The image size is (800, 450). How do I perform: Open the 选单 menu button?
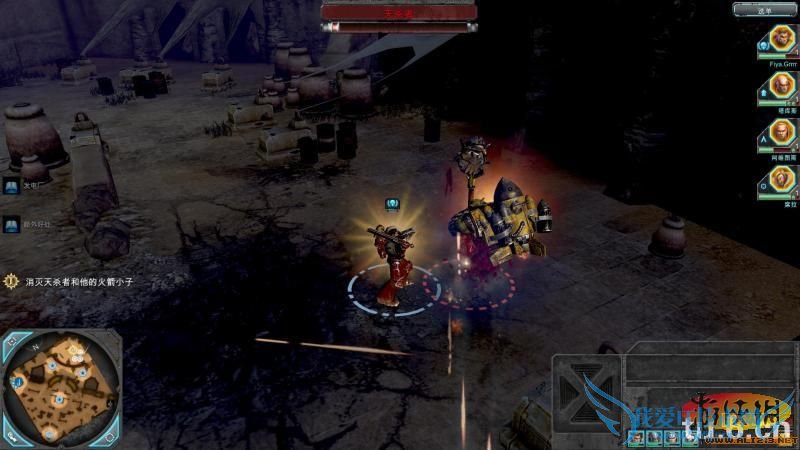point(765,9)
